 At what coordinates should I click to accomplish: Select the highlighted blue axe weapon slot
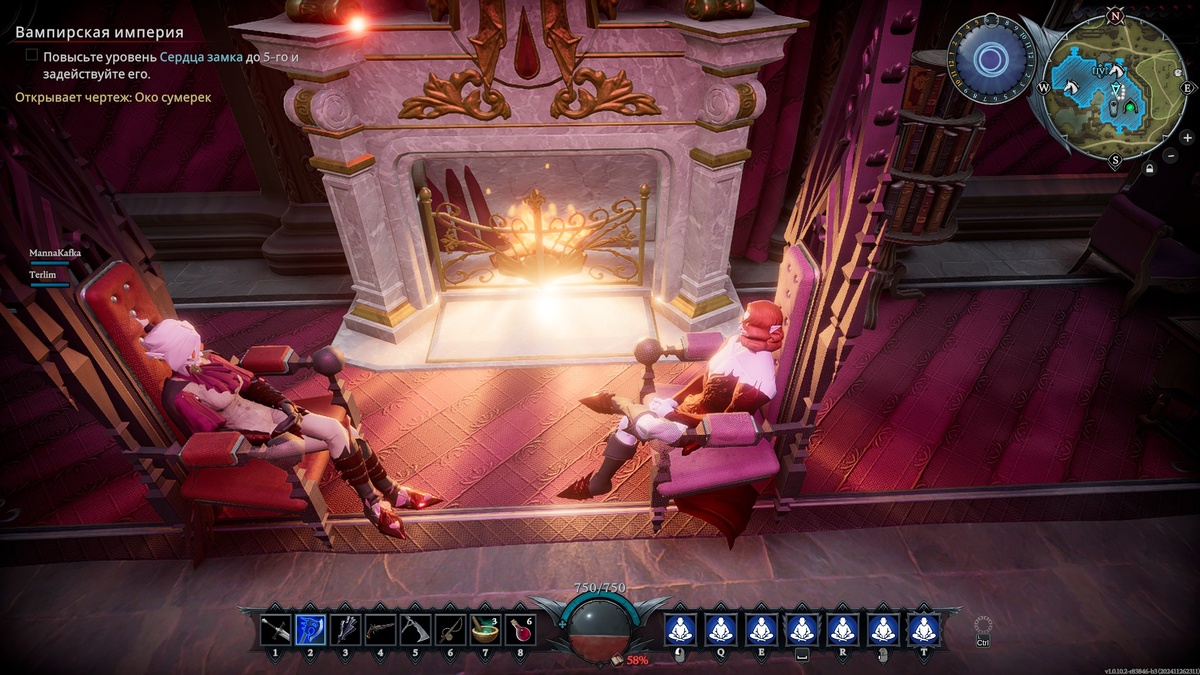(310, 629)
